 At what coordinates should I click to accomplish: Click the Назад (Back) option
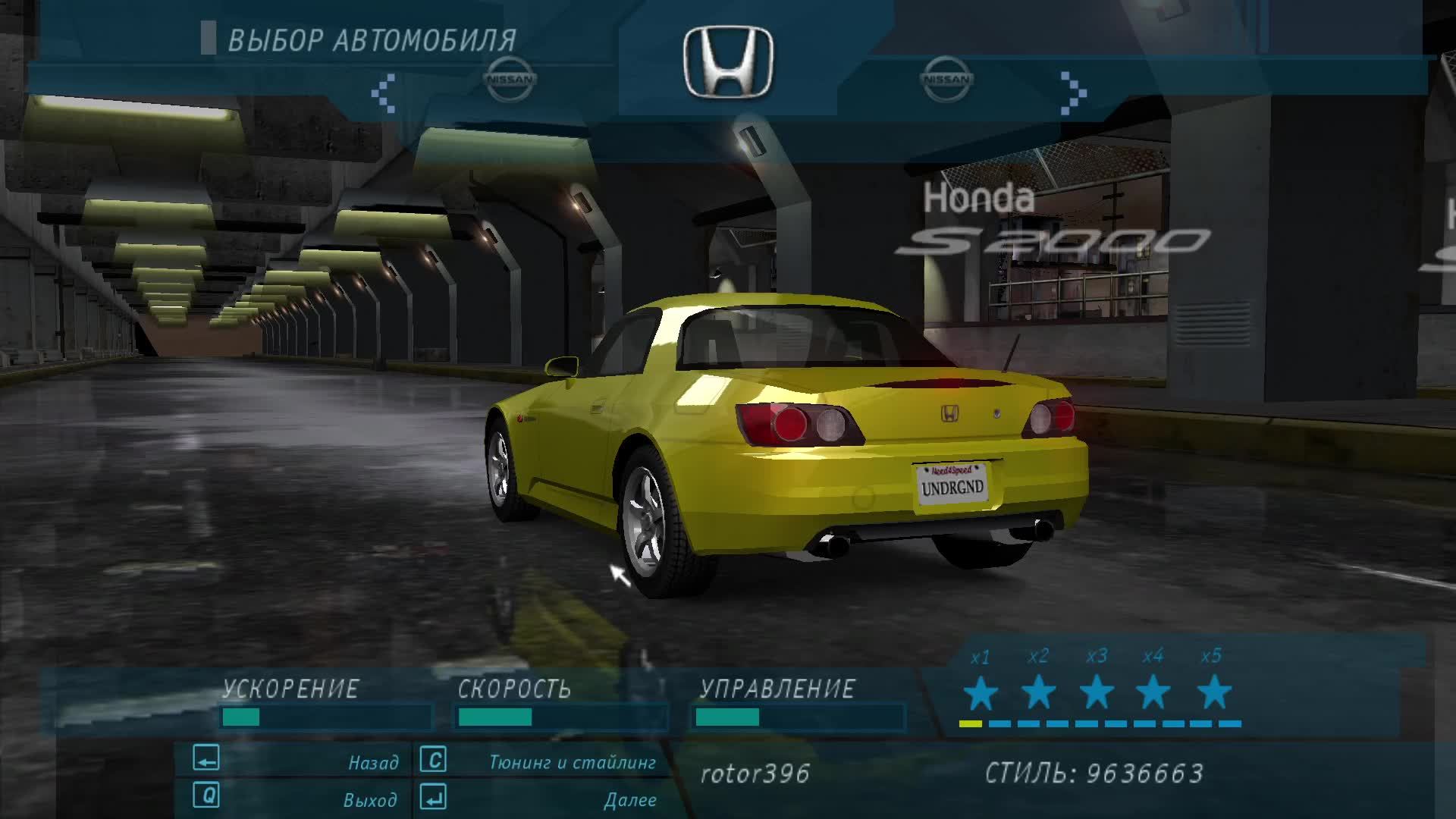click(373, 762)
